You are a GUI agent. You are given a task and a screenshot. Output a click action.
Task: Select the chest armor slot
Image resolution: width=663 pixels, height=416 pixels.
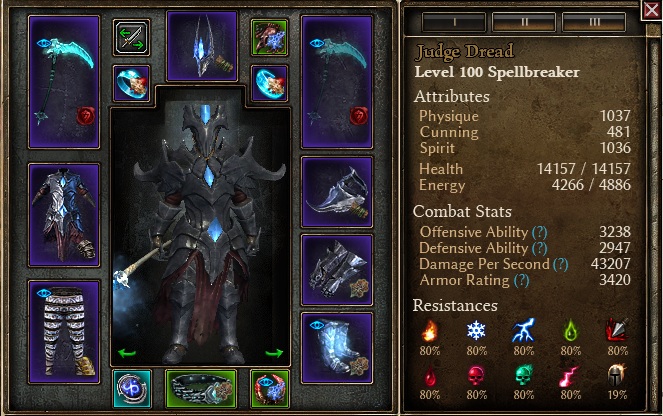tap(64, 201)
